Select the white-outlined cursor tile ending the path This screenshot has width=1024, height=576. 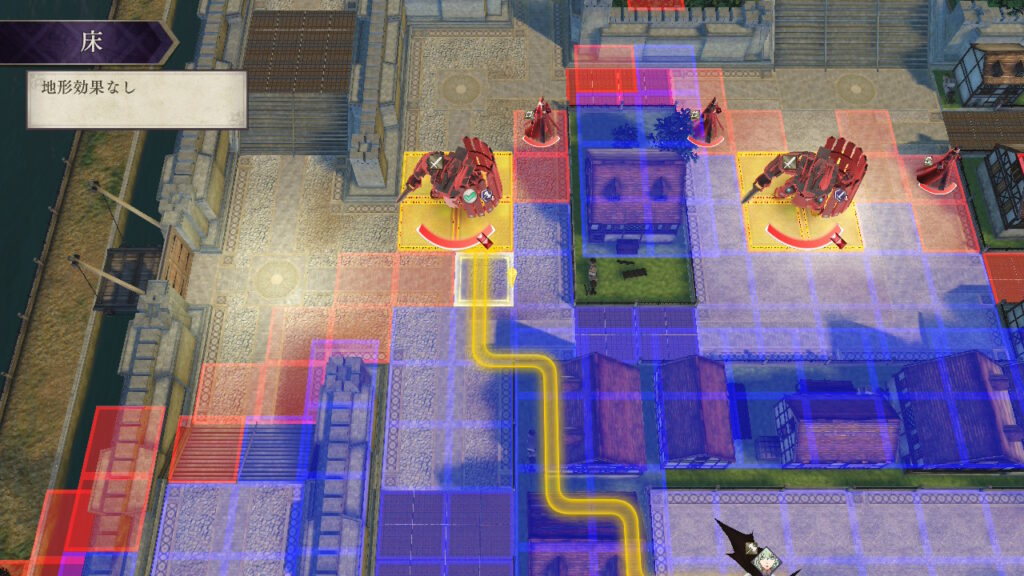click(x=485, y=279)
